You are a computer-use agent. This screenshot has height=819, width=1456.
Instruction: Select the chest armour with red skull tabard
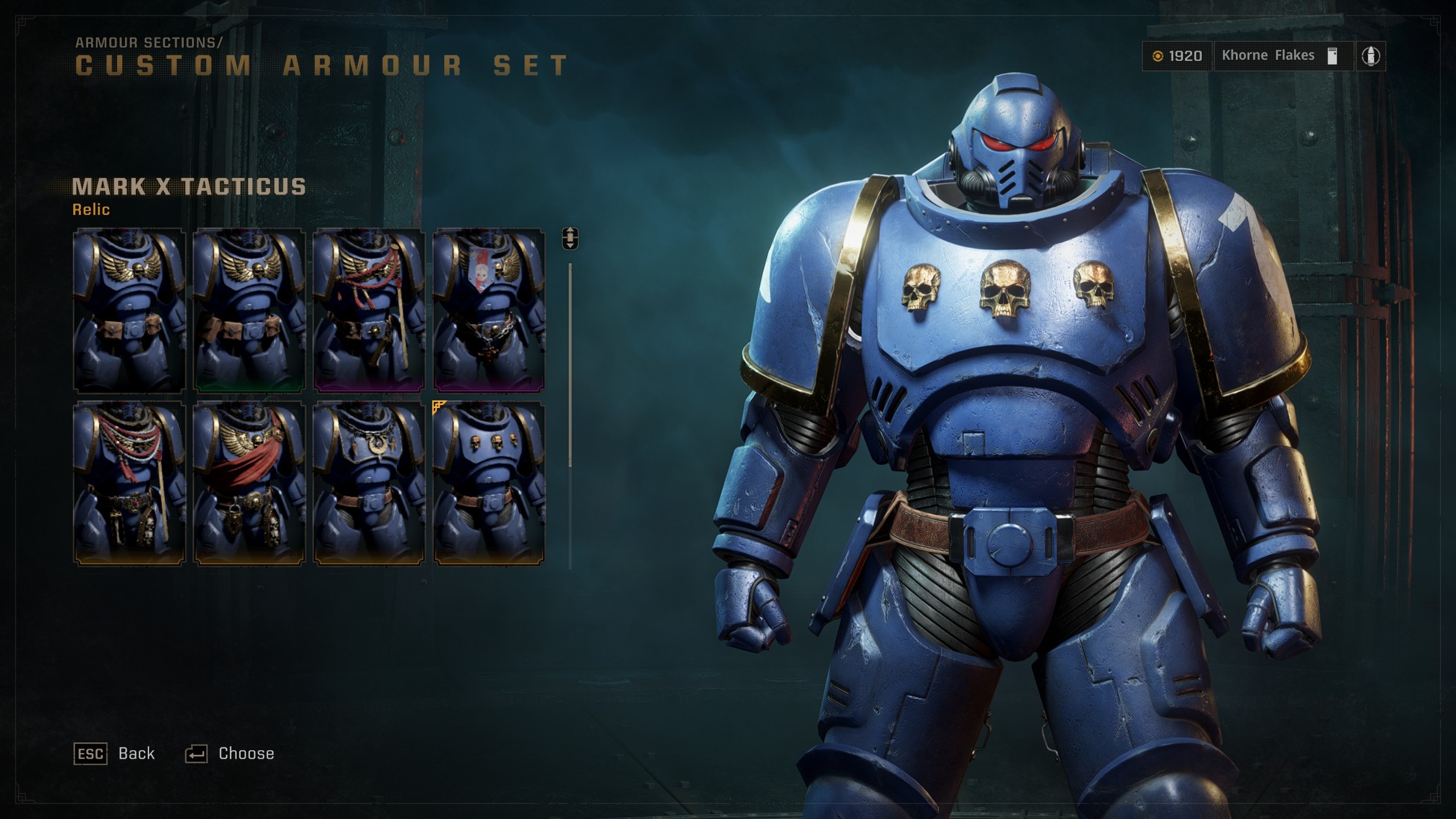pyautogui.click(x=489, y=310)
